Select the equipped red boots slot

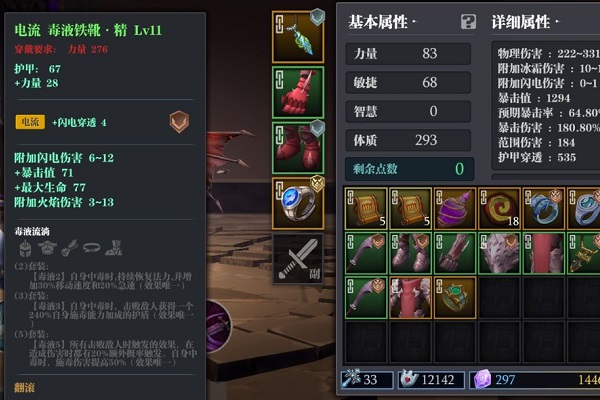298,147
